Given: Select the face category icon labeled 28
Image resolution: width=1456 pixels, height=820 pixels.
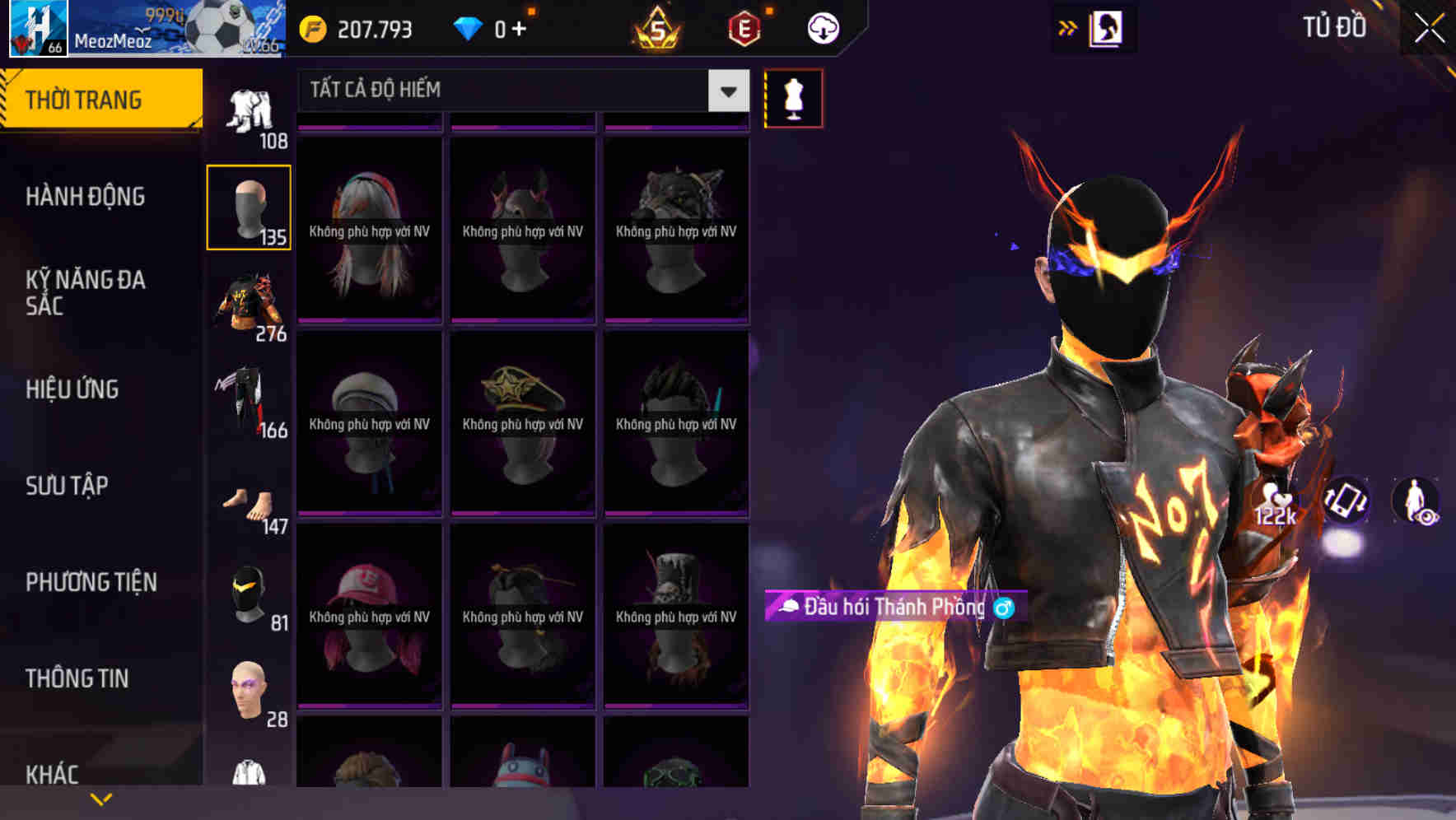Looking at the screenshot, I should click(x=248, y=687).
